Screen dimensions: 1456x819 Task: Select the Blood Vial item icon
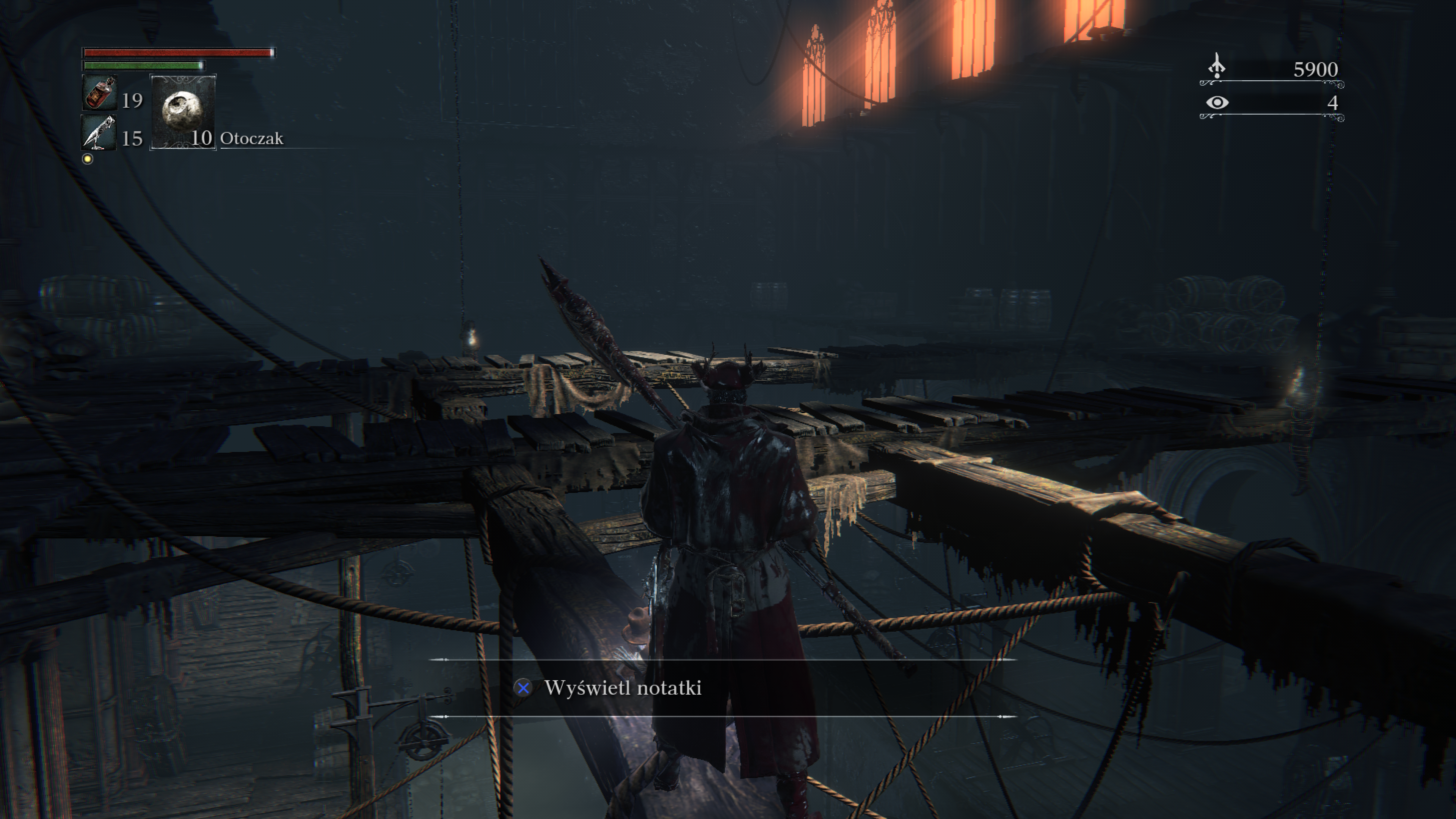click(99, 93)
